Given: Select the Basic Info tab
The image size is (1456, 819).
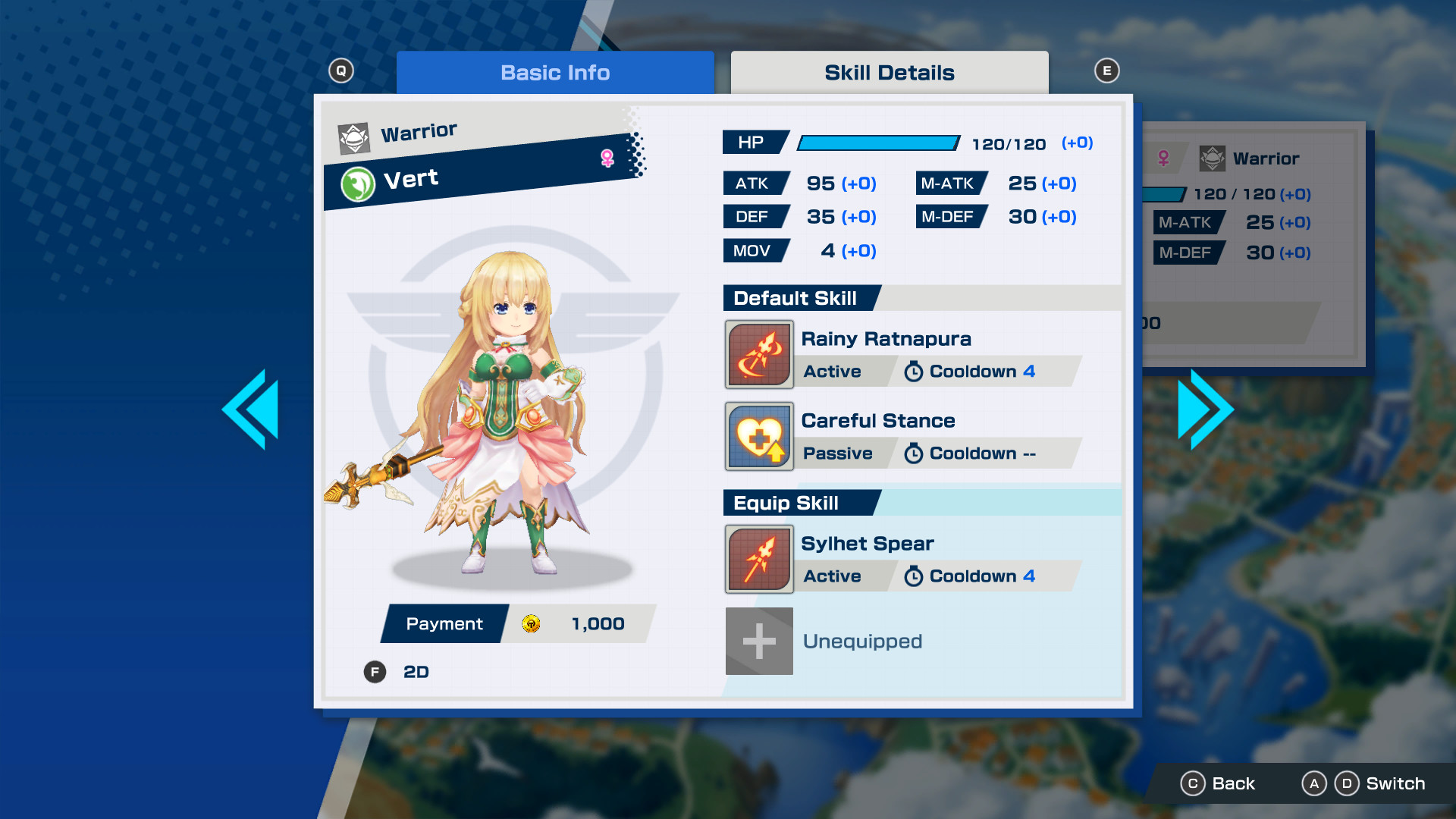Looking at the screenshot, I should (554, 73).
